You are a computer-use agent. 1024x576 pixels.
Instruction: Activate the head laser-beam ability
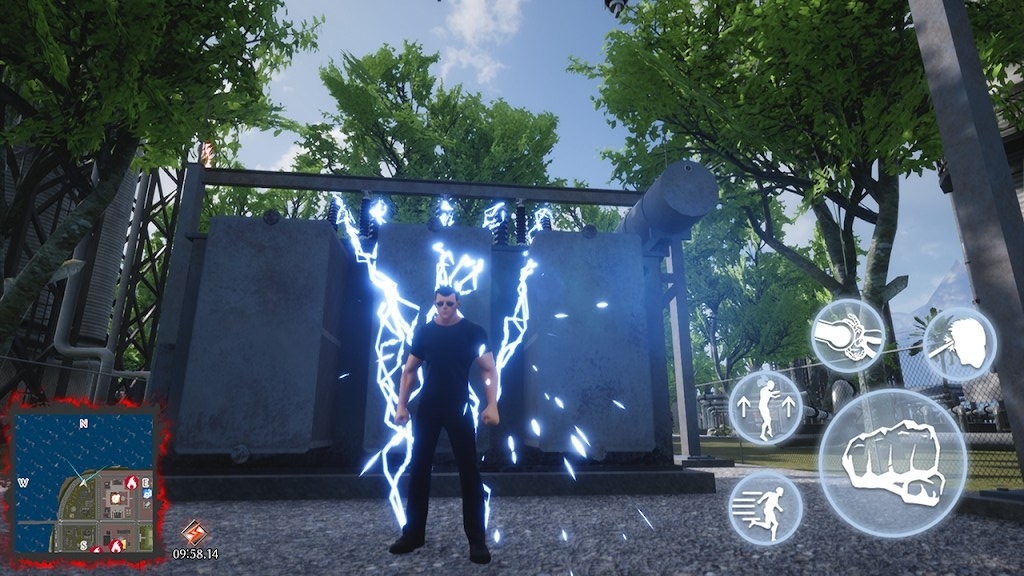pos(959,345)
